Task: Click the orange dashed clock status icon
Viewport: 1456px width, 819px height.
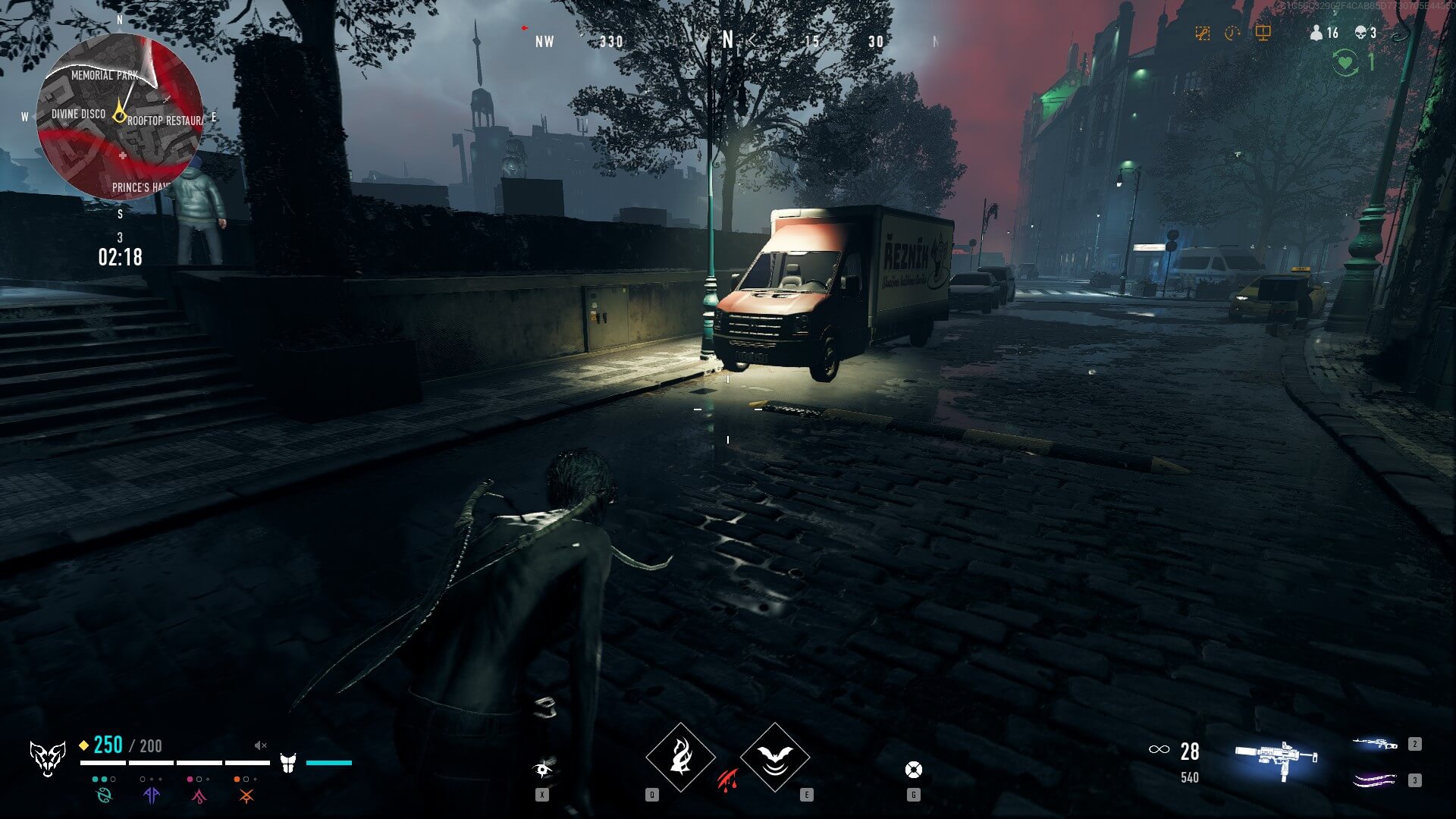Action: (x=1232, y=33)
